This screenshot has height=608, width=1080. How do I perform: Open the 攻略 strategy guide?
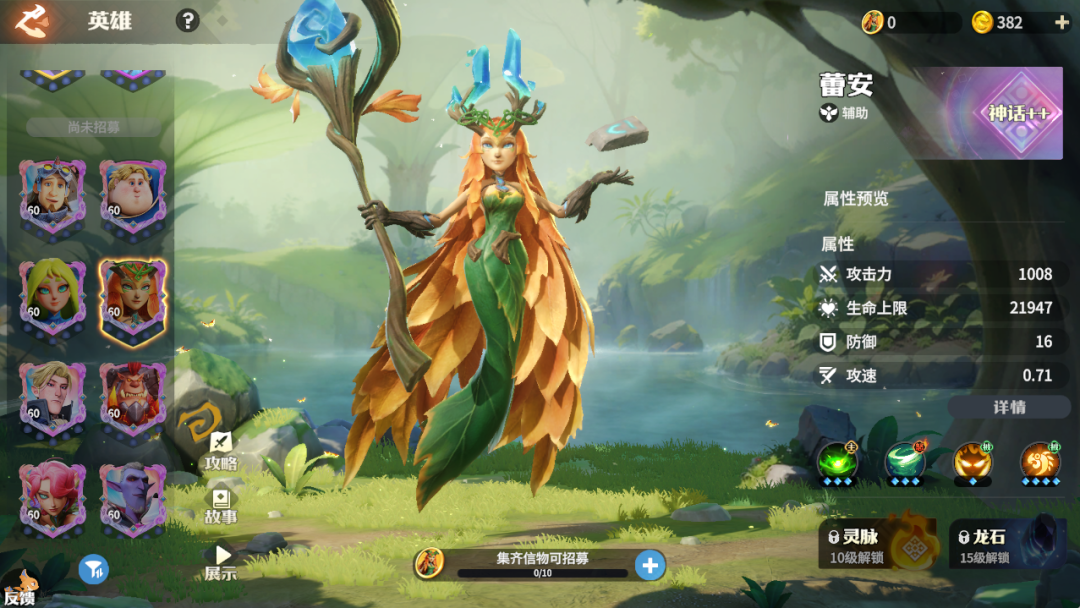tap(221, 451)
